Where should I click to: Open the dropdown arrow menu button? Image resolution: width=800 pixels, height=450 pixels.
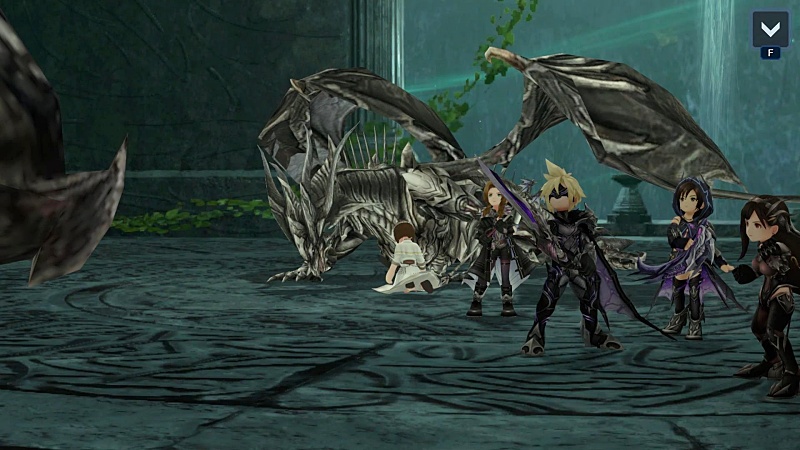pyautogui.click(x=770, y=28)
